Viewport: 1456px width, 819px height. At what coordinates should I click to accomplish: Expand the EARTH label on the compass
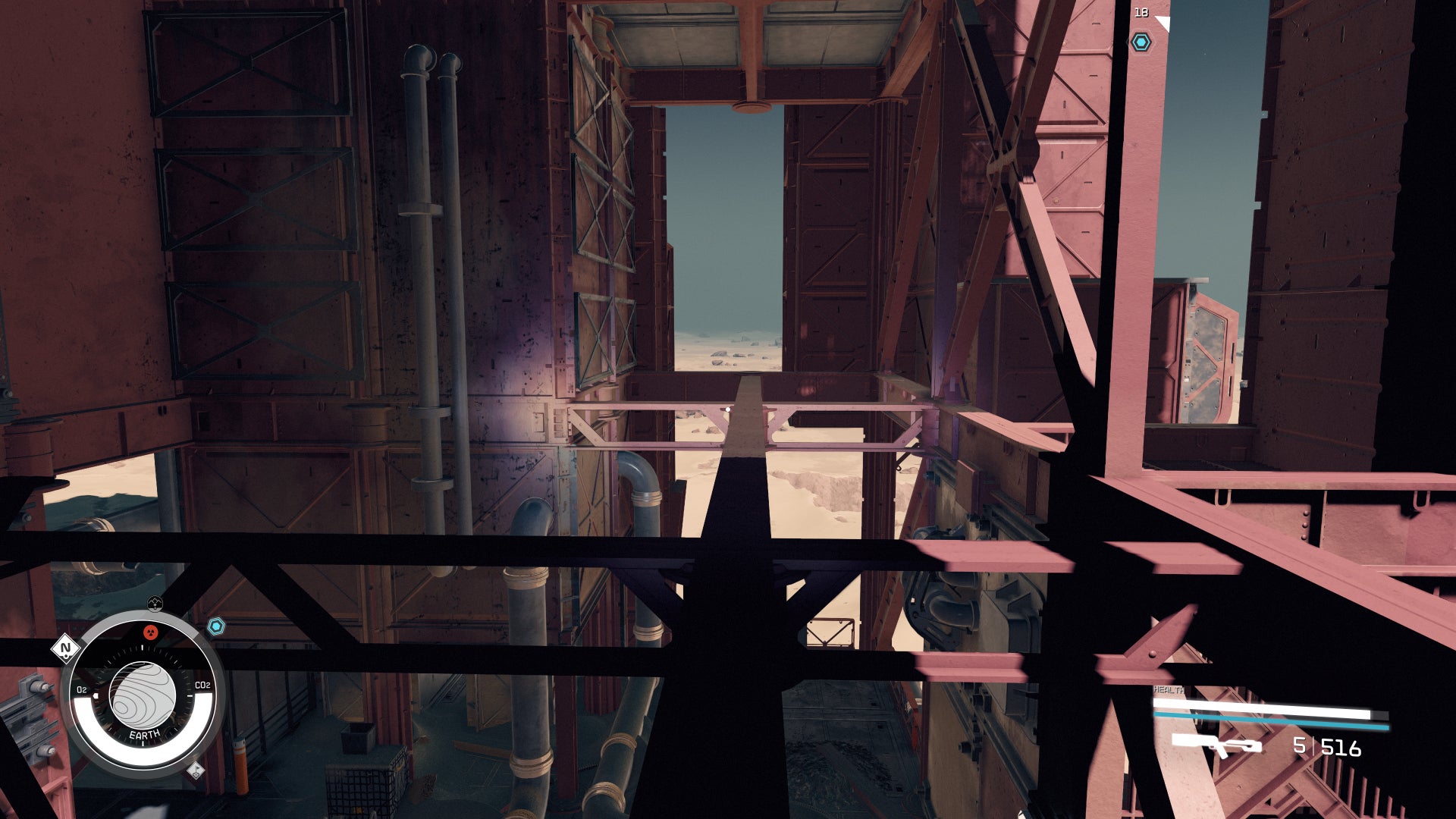click(144, 733)
